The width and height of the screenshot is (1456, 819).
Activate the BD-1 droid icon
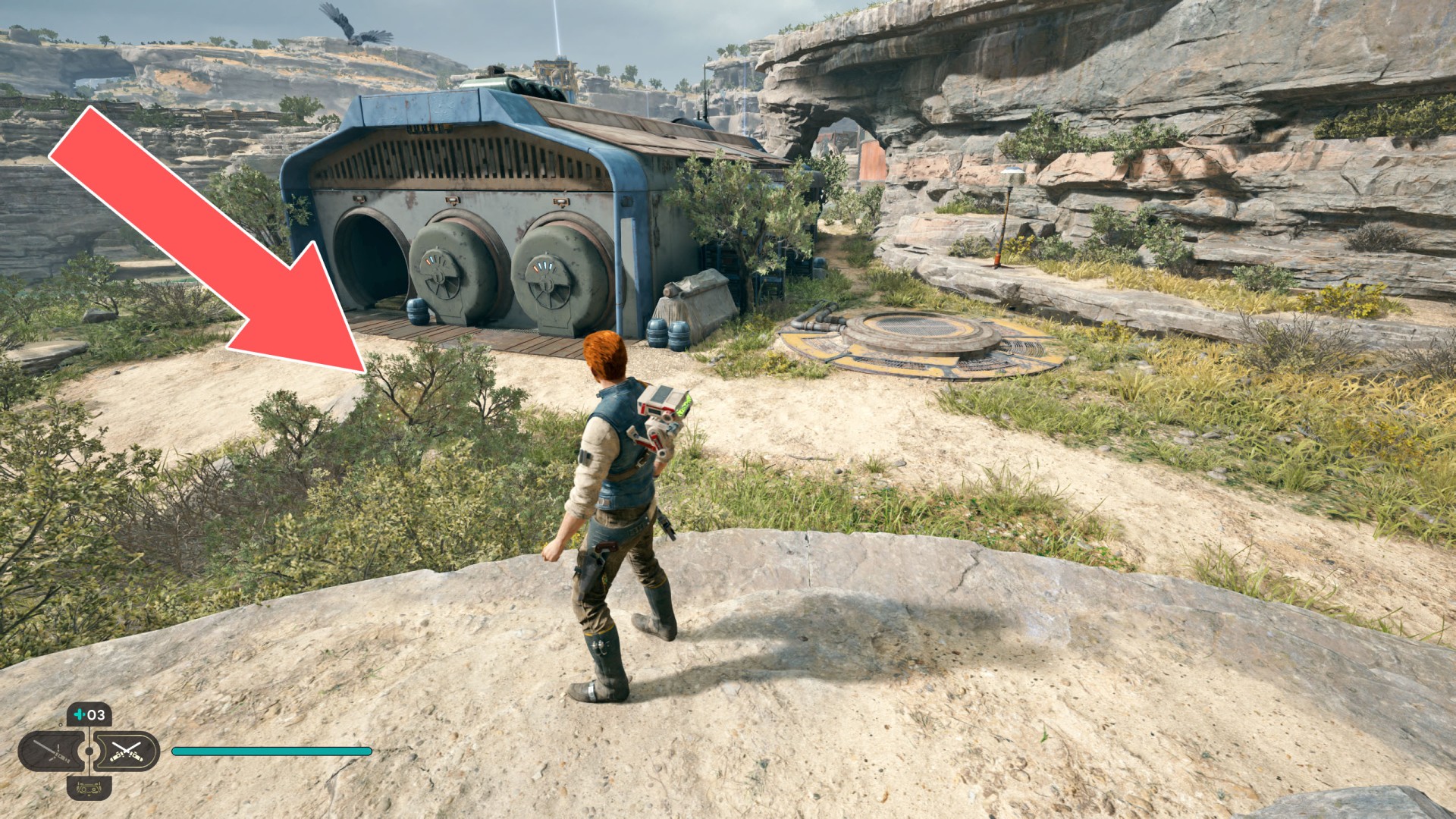pyautogui.click(x=89, y=786)
